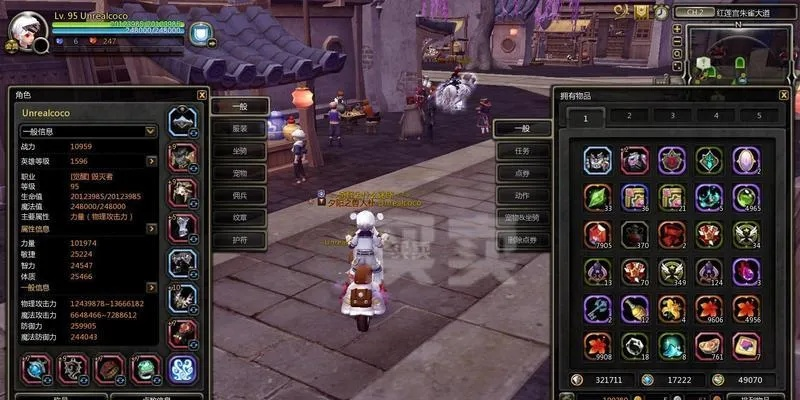
Task: Open the 护符 talisman tab
Action: pyautogui.click(x=240, y=241)
